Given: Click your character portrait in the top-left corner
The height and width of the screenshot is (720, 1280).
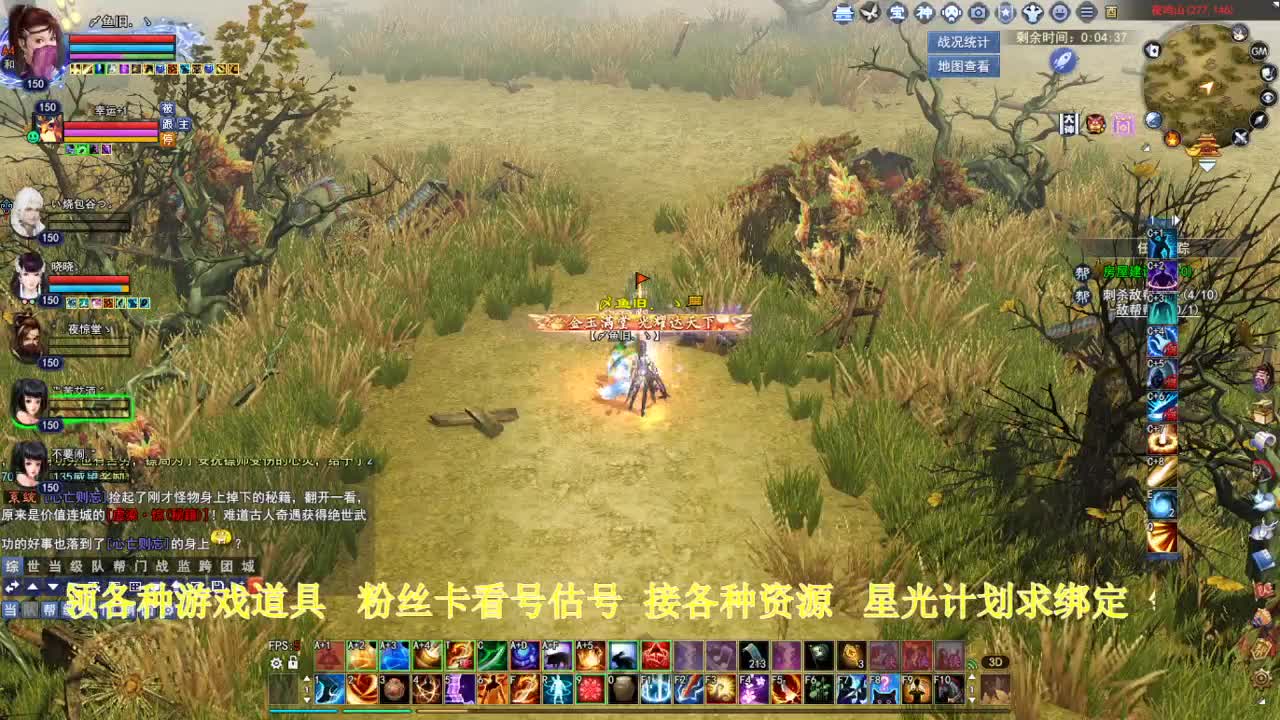Looking at the screenshot, I should point(35,45).
